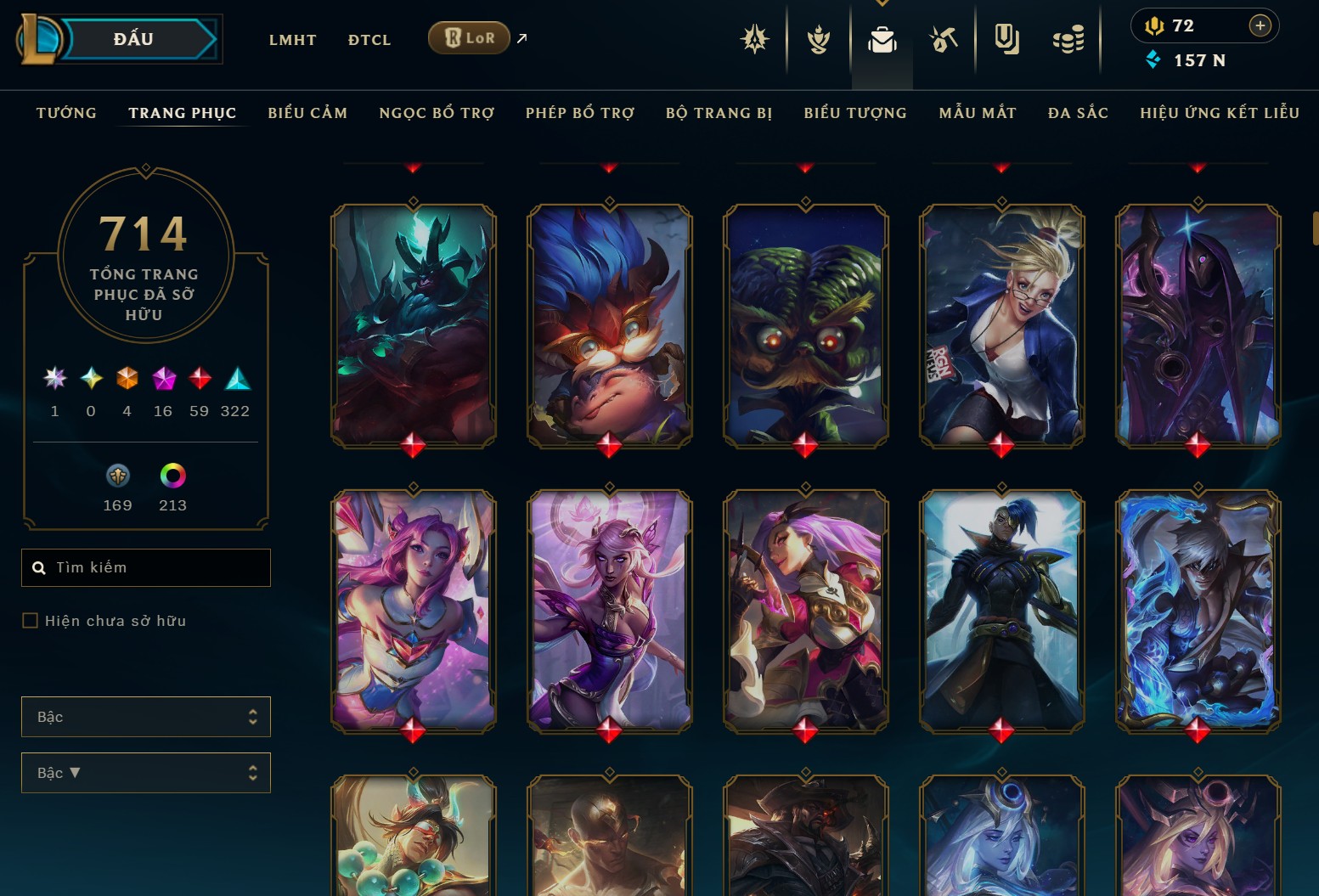Click the chroma color wheel showing 213
This screenshot has width=1319, height=896.
click(172, 476)
